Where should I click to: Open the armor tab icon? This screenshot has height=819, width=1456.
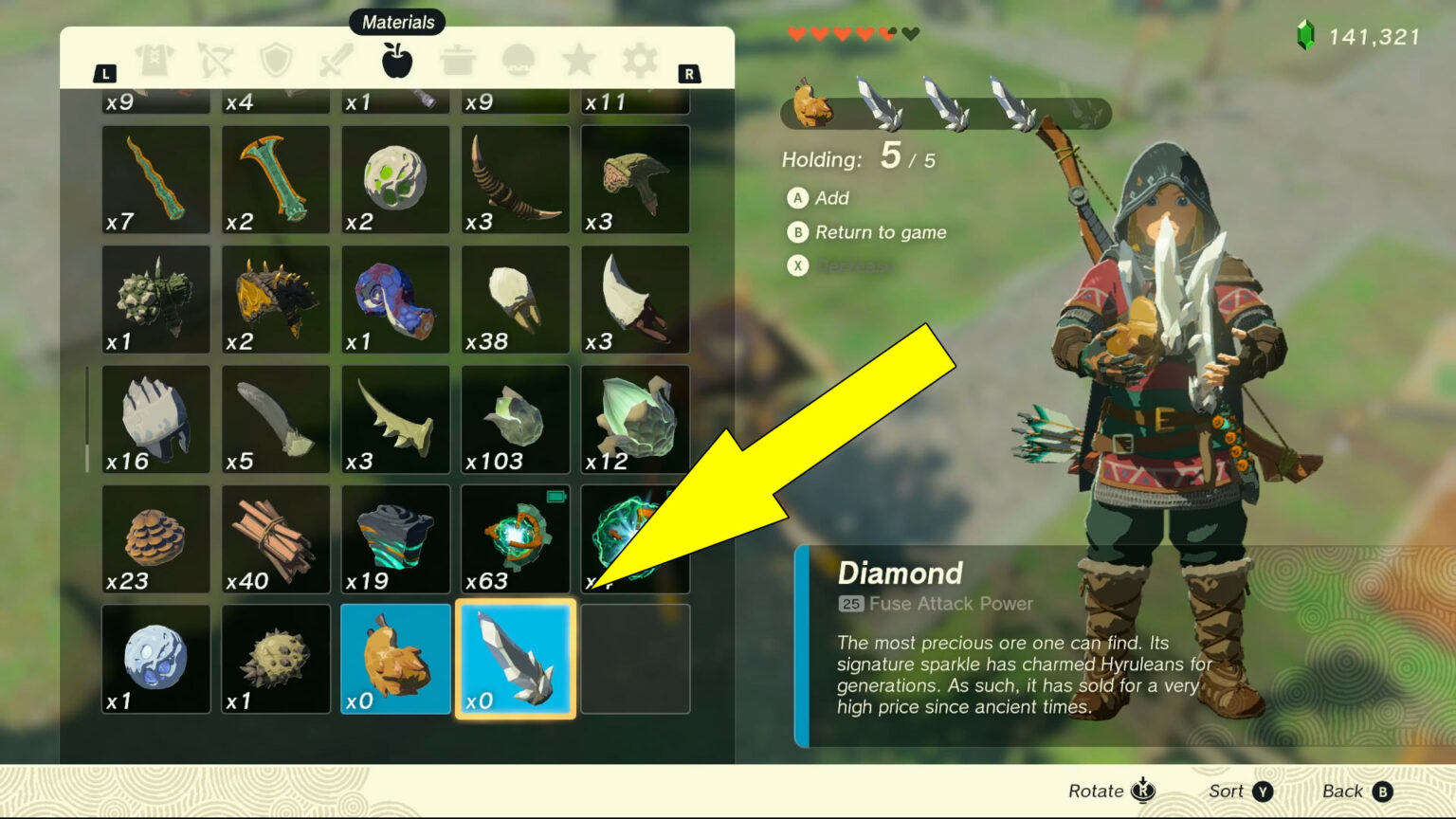(152, 59)
